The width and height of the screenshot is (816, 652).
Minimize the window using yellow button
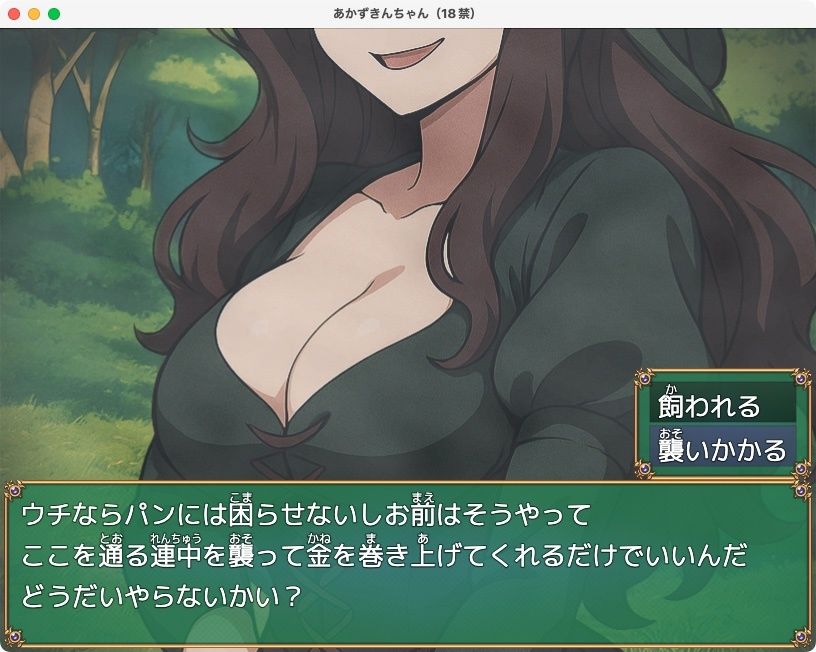(x=34, y=14)
